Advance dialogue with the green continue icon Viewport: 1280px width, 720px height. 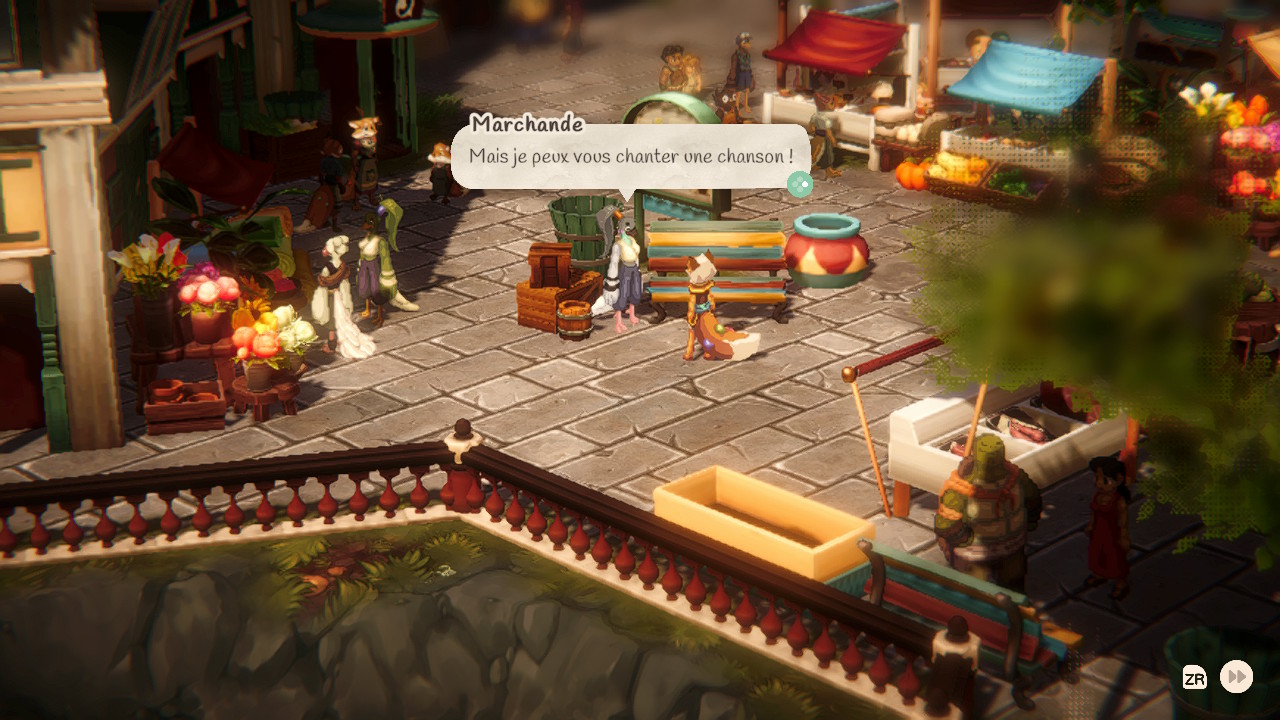(x=800, y=184)
